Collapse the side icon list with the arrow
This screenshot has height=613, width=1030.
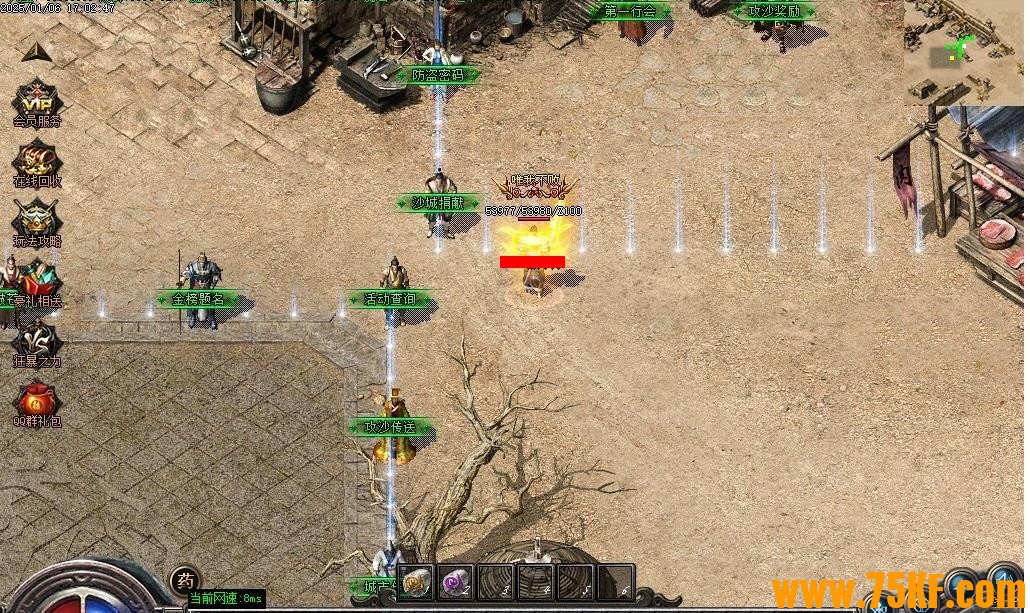[x=36, y=52]
